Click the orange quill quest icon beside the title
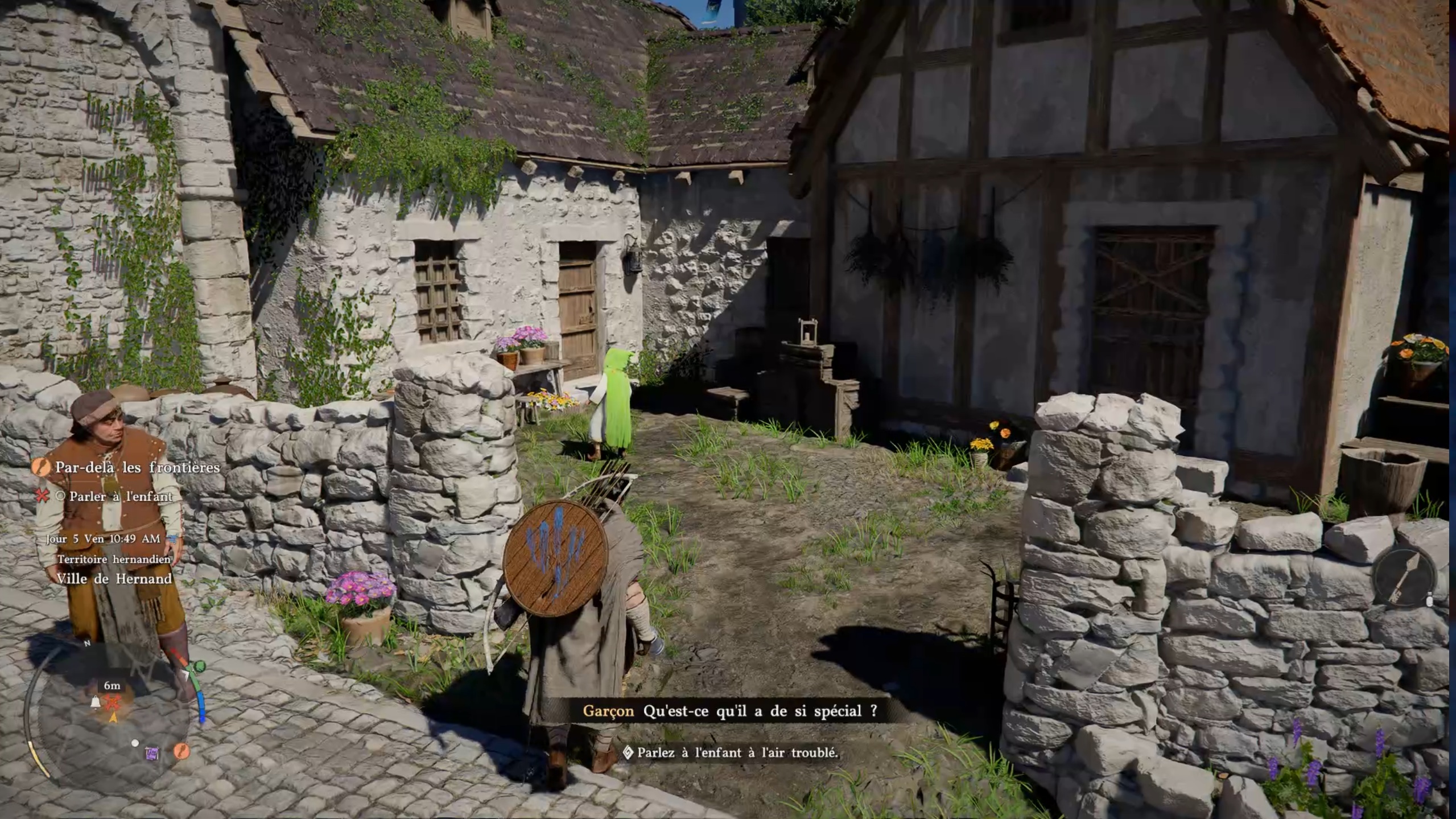The width and height of the screenshot is (1456, 819). 40,467
